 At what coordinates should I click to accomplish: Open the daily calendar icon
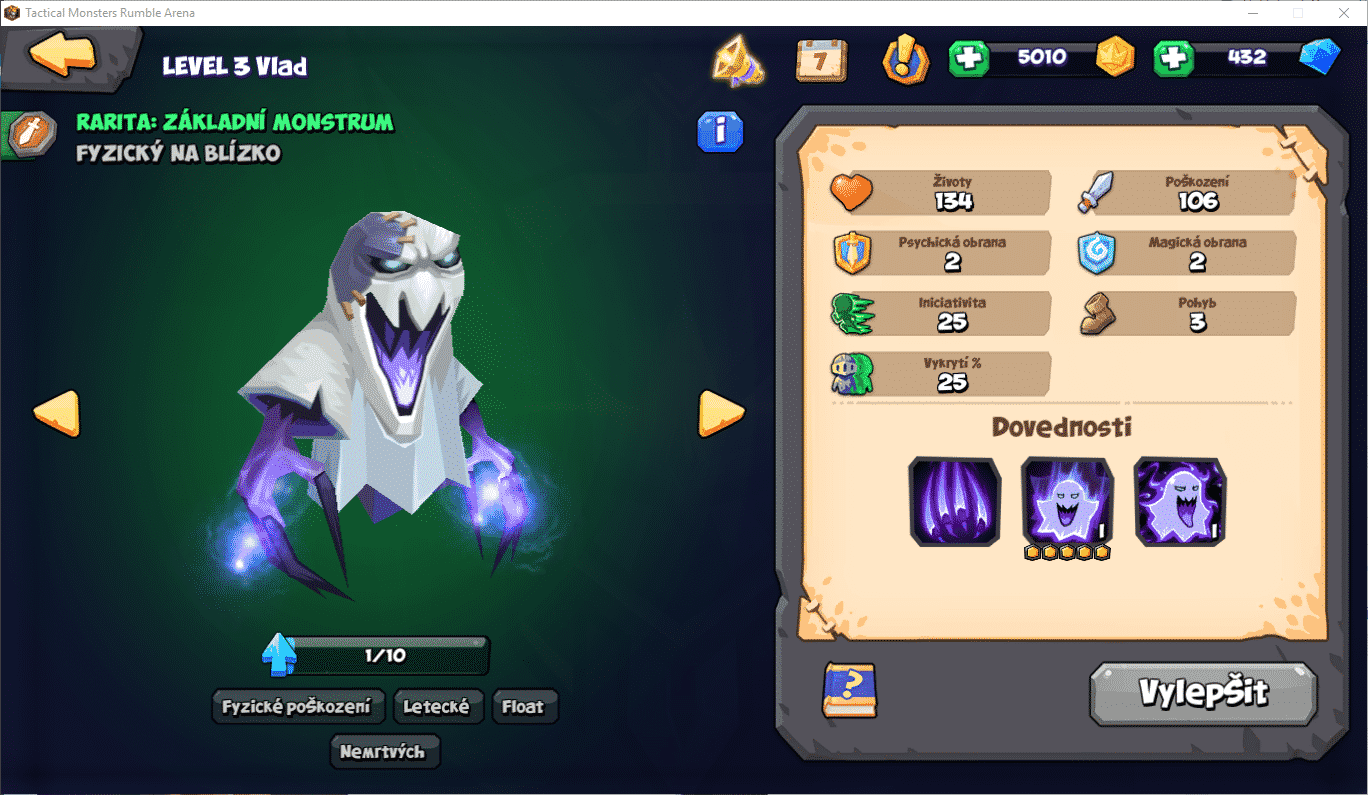point(821,60)
